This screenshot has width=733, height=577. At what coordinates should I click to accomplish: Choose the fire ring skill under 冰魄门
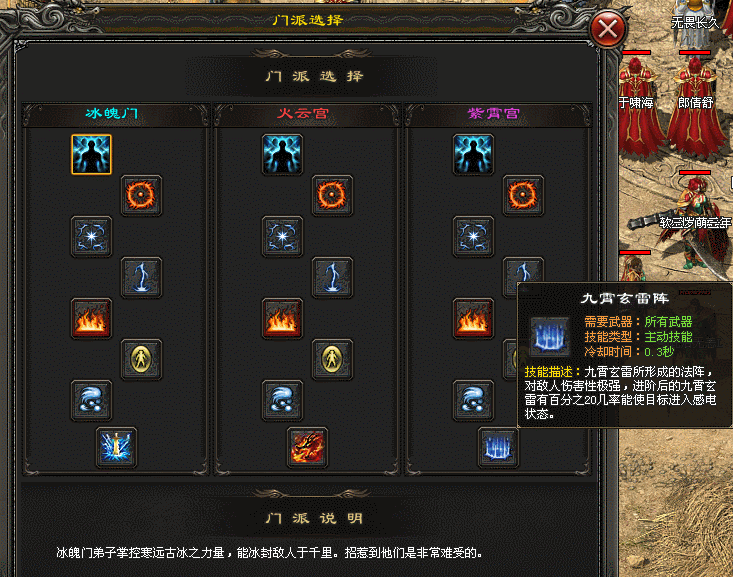(x=141, y=196)
